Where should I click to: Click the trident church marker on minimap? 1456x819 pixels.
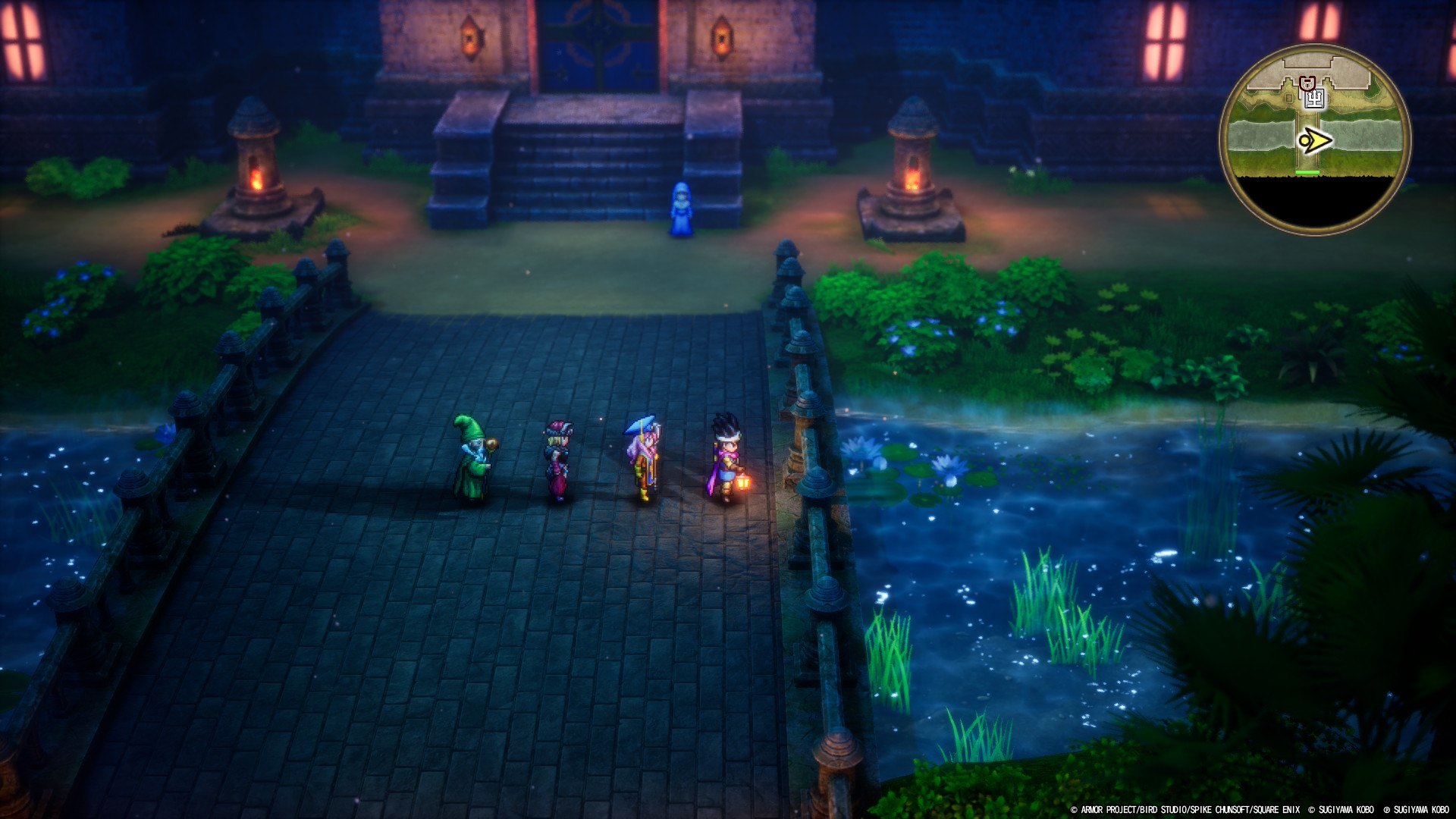(1315, 98)
